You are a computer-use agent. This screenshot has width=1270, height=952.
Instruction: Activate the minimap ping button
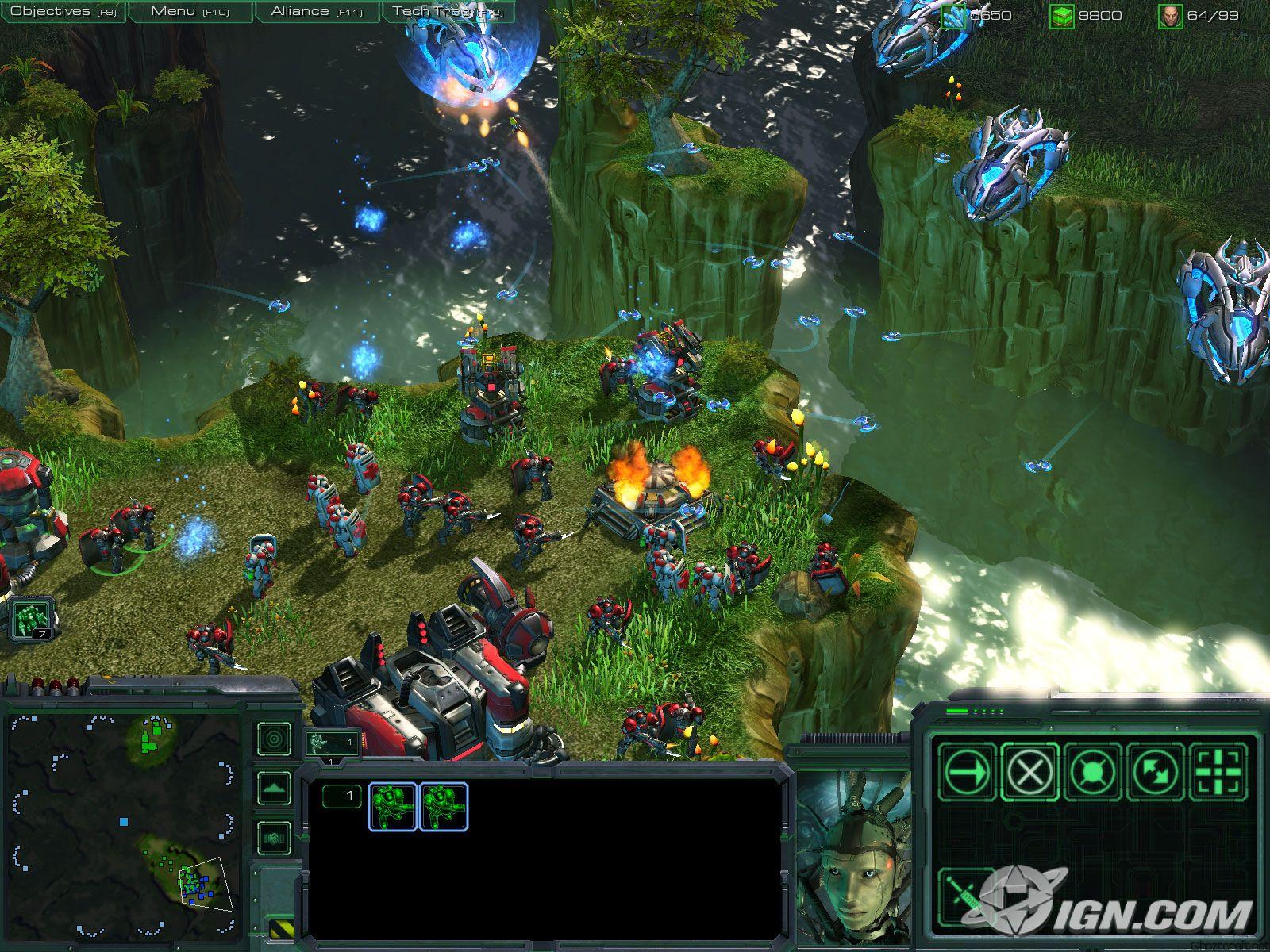coord(275,739)
